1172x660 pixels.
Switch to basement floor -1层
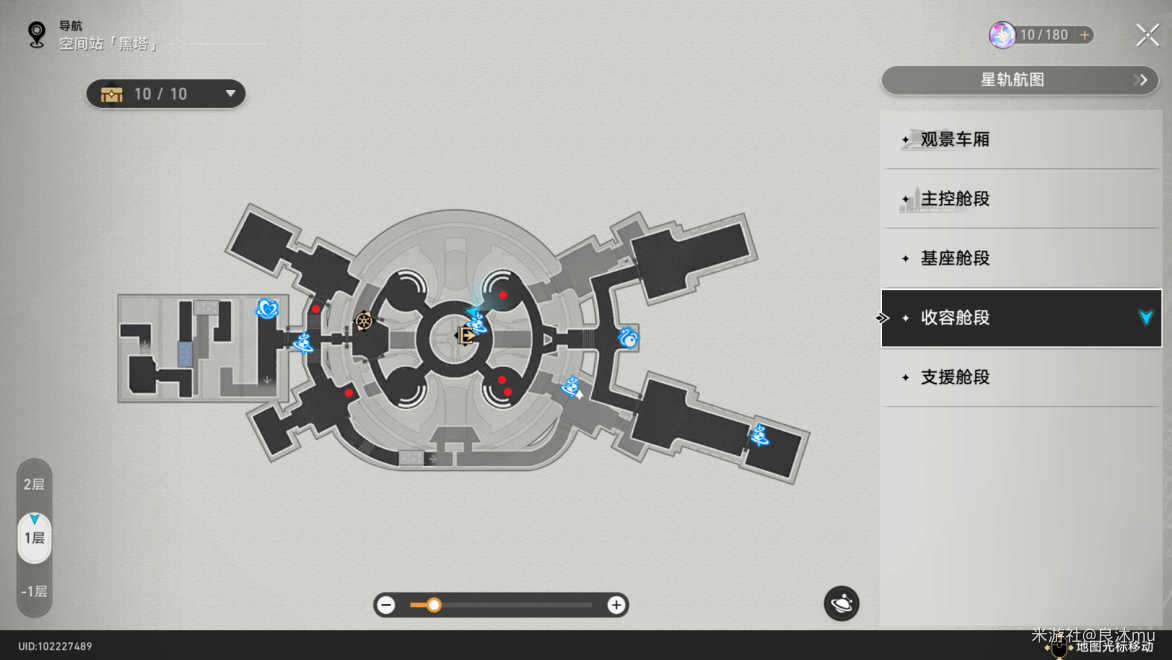pos(34,591)
